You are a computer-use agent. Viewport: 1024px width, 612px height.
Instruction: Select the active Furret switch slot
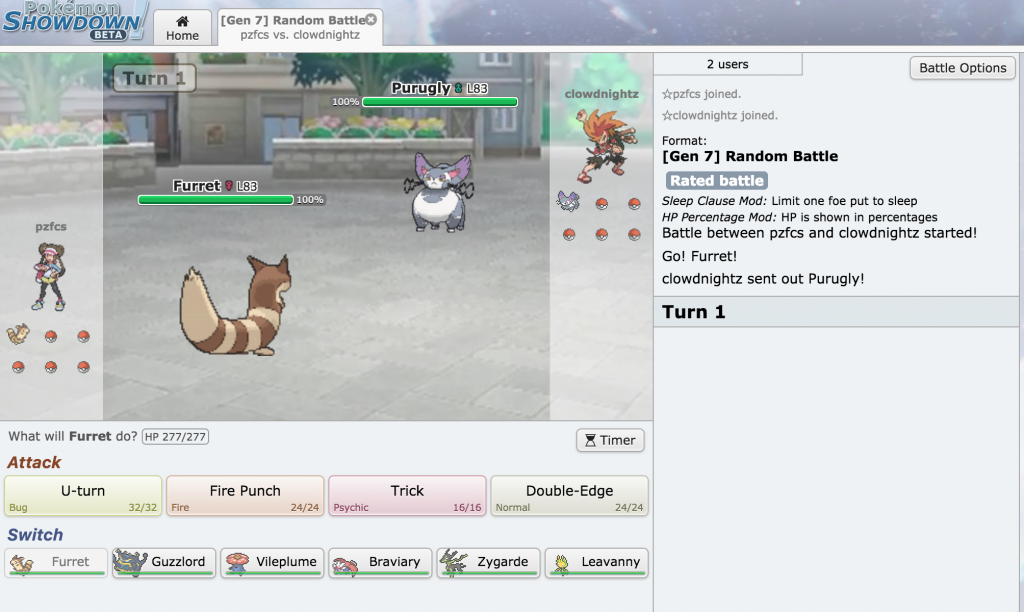coord(56,563)
